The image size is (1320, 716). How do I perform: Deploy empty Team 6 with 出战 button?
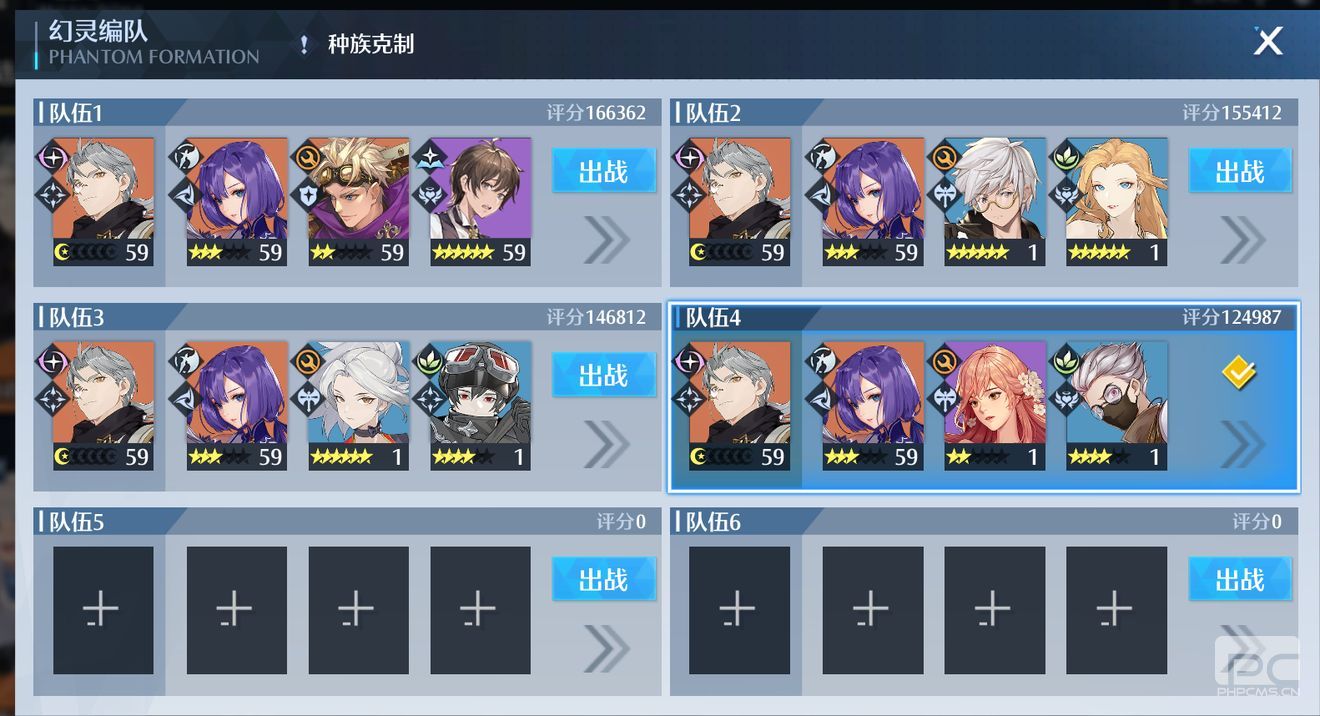click(1239, 579)
